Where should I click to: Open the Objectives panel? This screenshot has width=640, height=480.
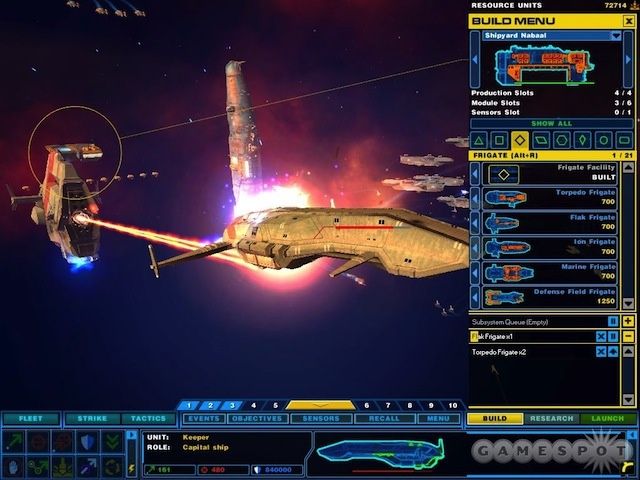tap(258, 418)
